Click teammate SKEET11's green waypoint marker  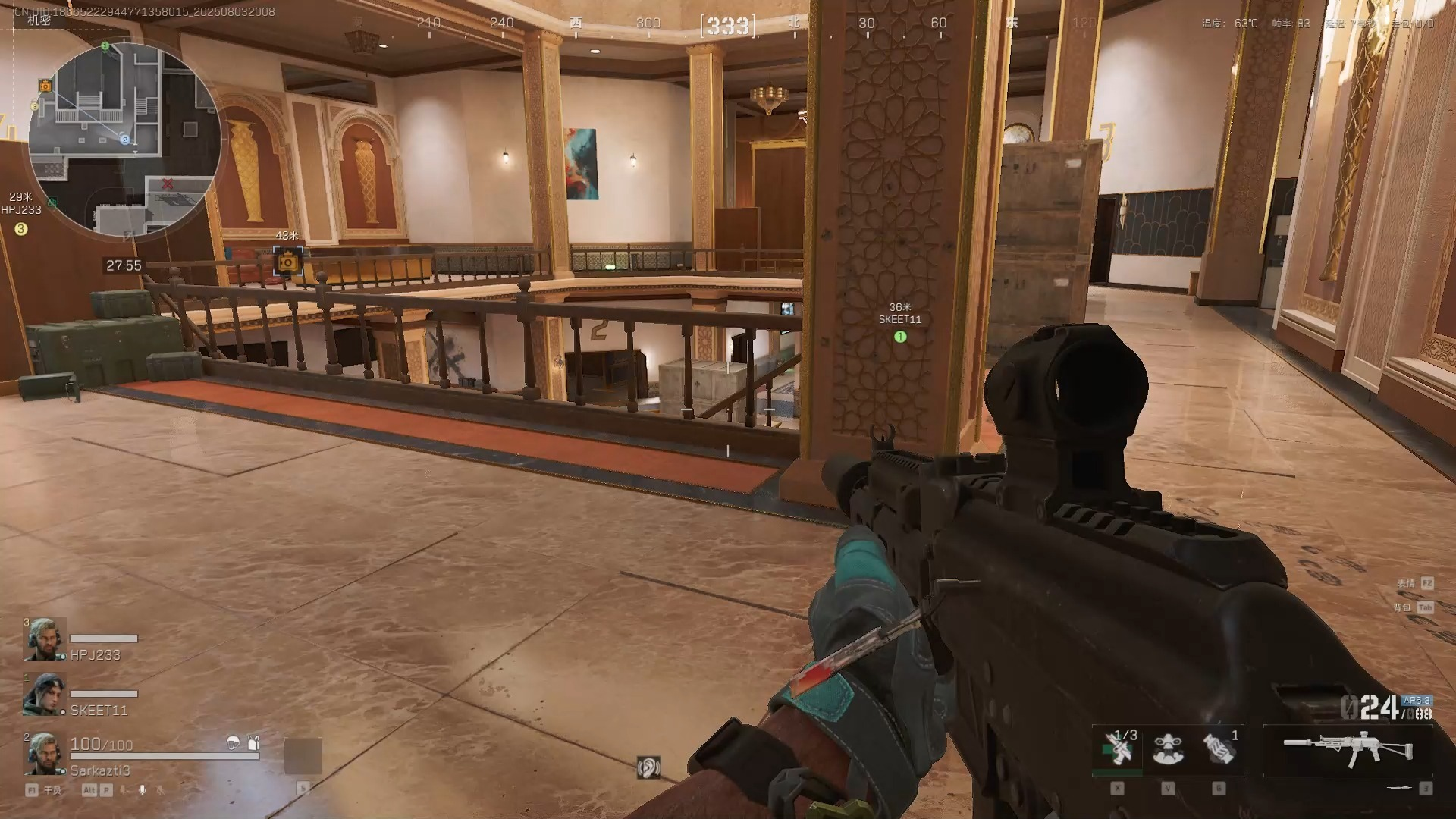900,337
